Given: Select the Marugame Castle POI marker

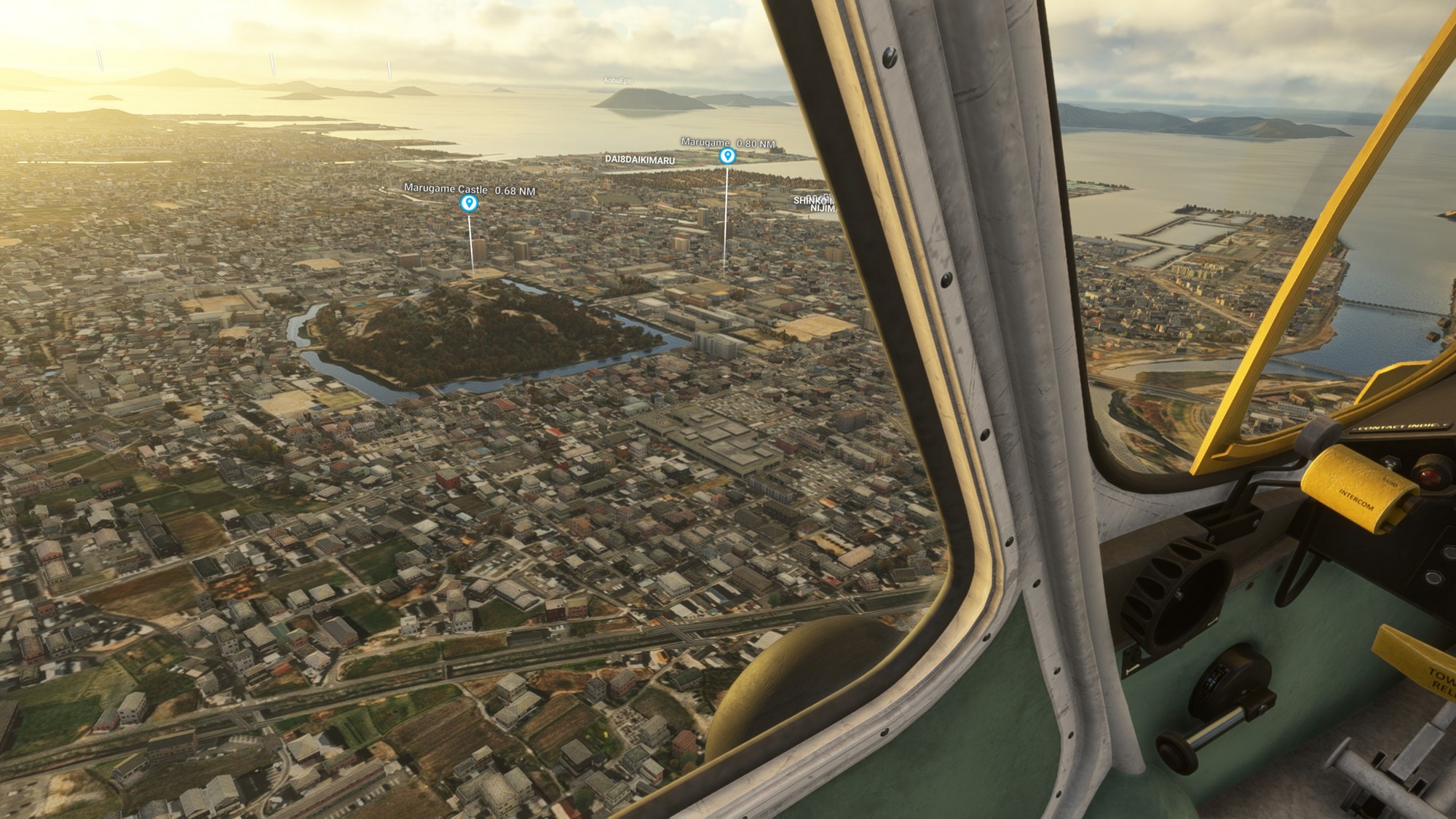Looking at the screenshot, I should tap(470, 202).
